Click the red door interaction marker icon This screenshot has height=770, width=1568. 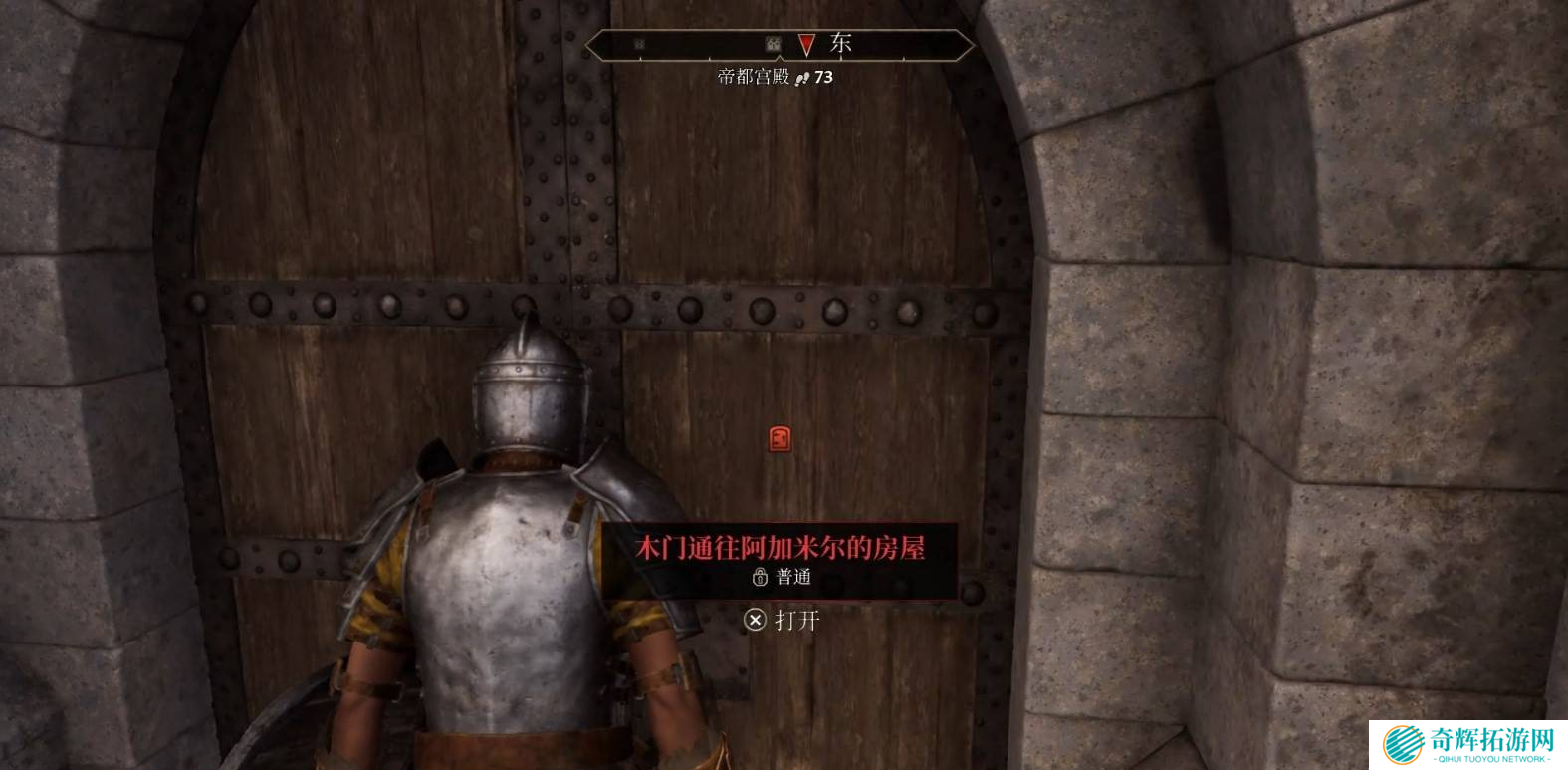[780, 439]
